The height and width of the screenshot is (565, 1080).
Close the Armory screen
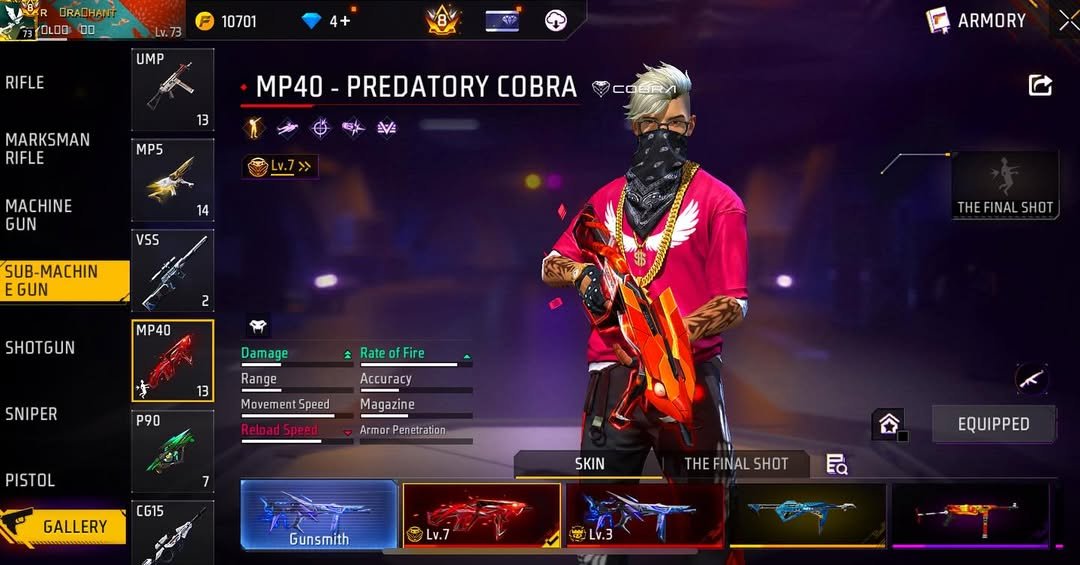1068,20
